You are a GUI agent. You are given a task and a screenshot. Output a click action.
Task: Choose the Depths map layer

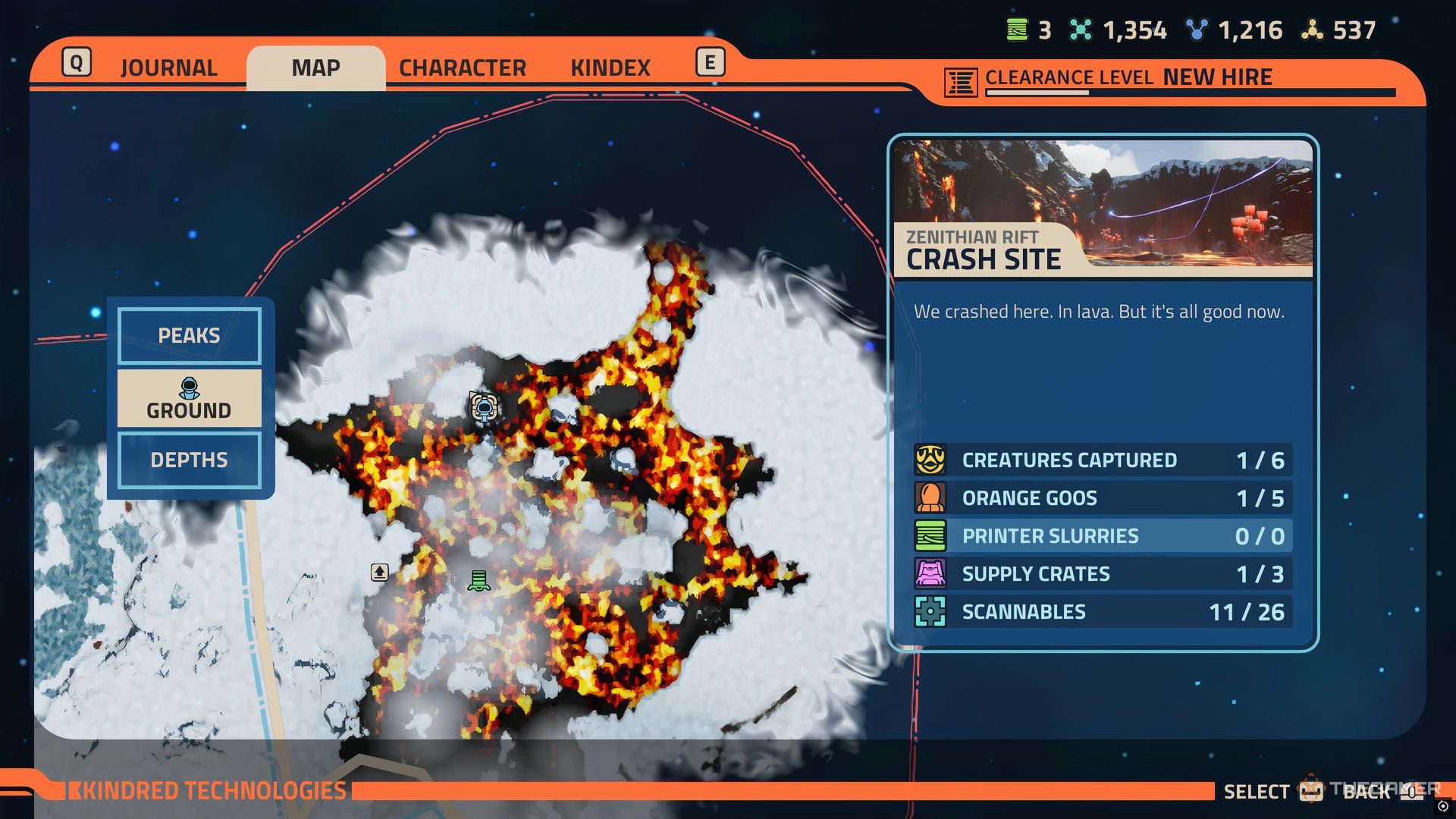pos(189,460)
